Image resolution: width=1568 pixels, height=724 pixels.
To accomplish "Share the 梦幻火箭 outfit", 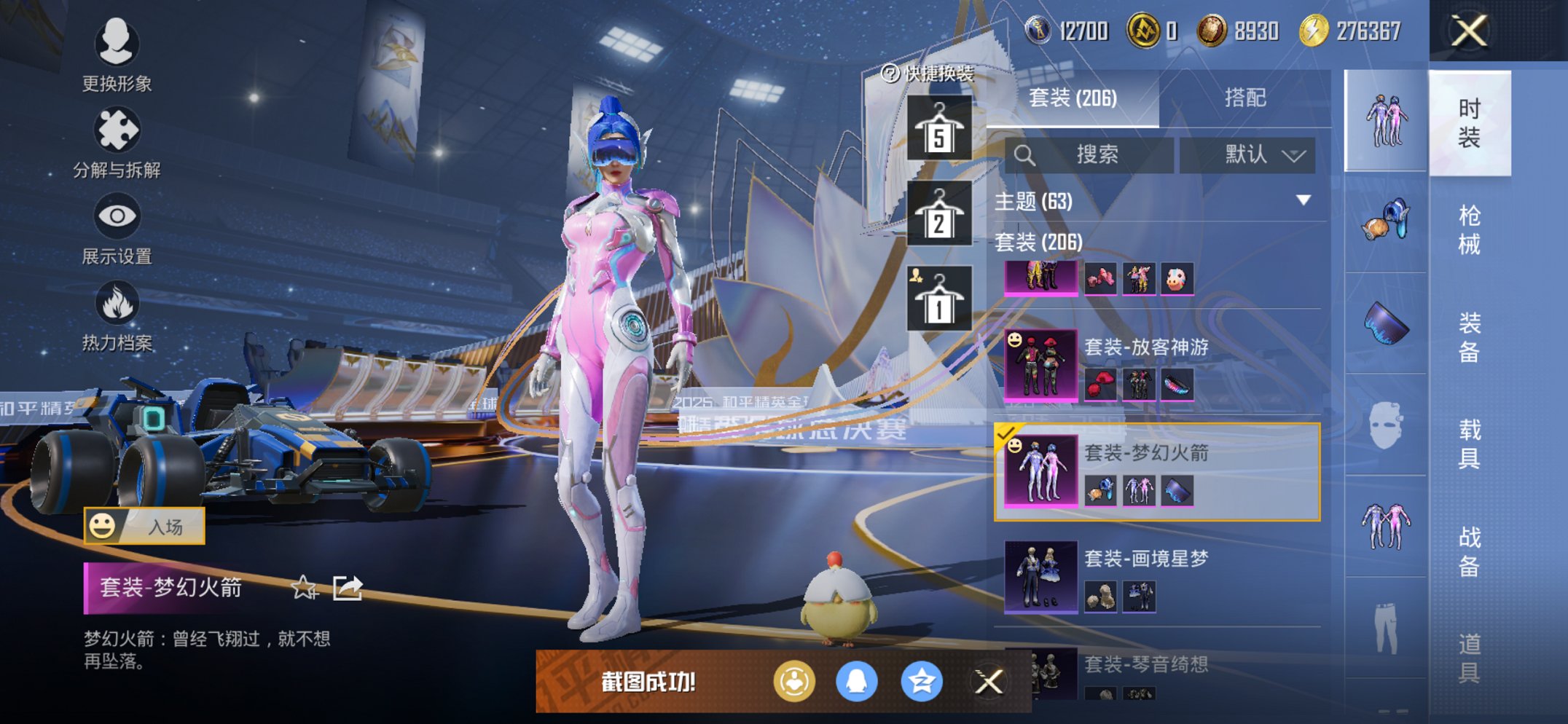I will (348, 587).
